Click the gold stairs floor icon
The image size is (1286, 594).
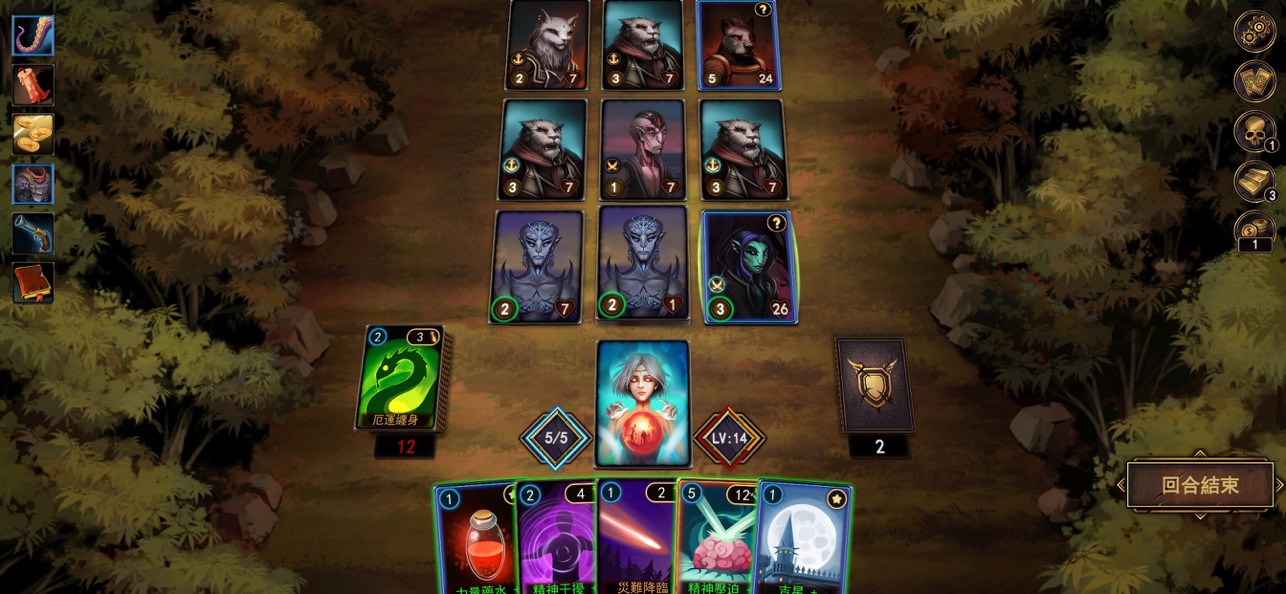[x=1254, y=182]
